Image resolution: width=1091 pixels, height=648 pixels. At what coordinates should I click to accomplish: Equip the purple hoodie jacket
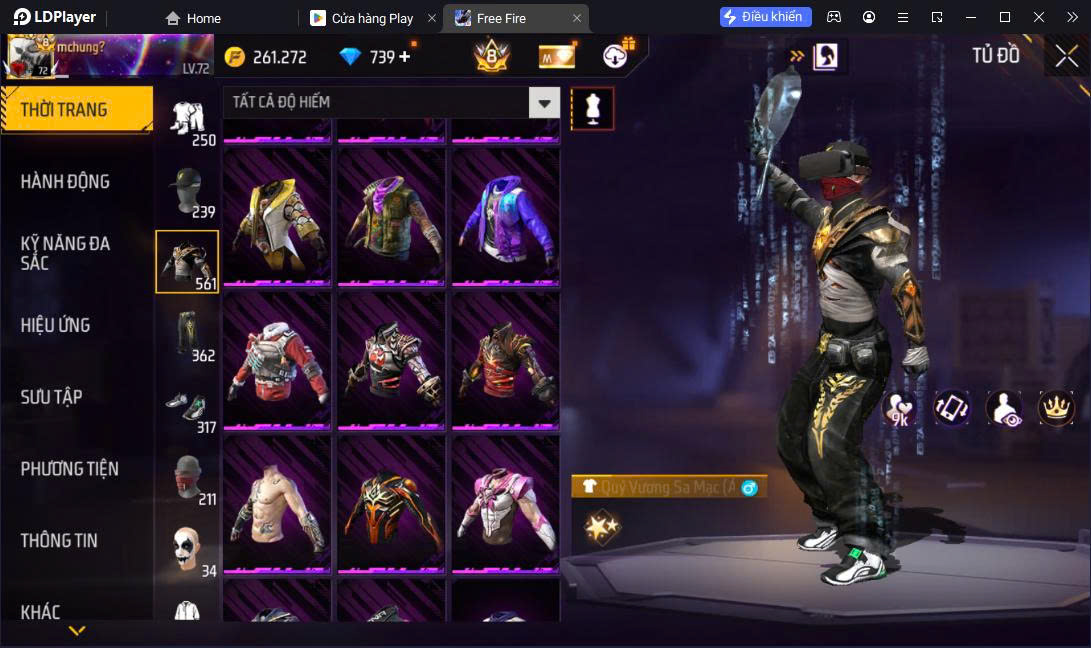pos(505,218)
